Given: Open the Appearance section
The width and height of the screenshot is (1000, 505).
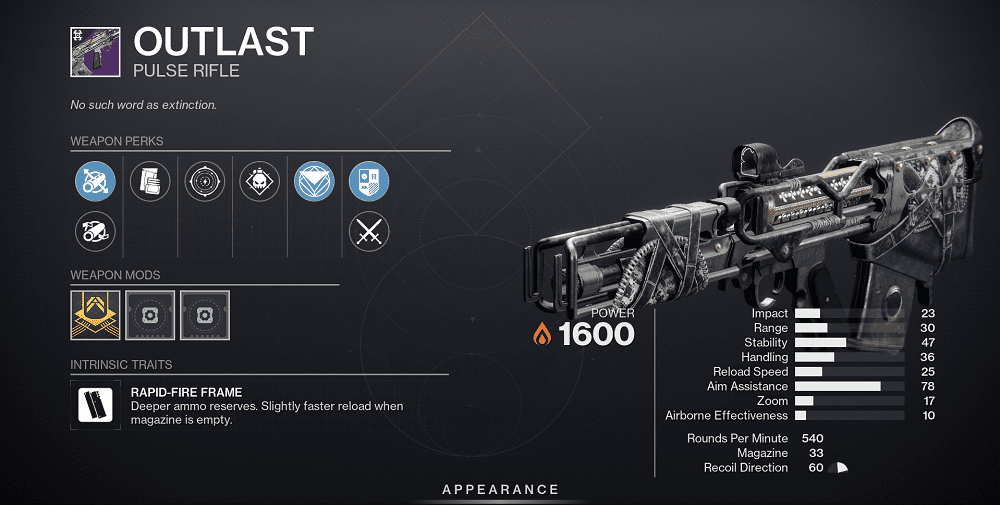Looking at the screenshot, I should click(x=501, y=489).
